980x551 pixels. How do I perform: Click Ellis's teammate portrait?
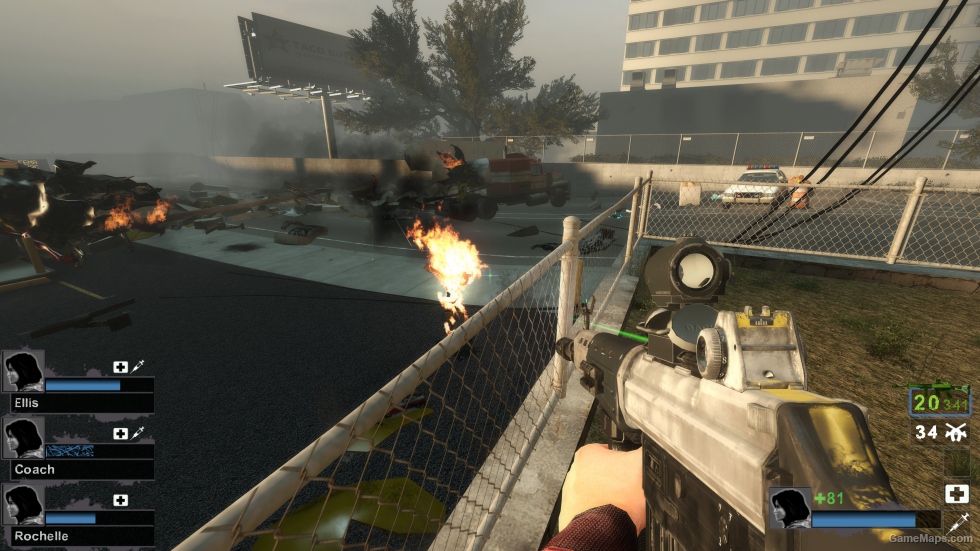[x=23, y=371]
